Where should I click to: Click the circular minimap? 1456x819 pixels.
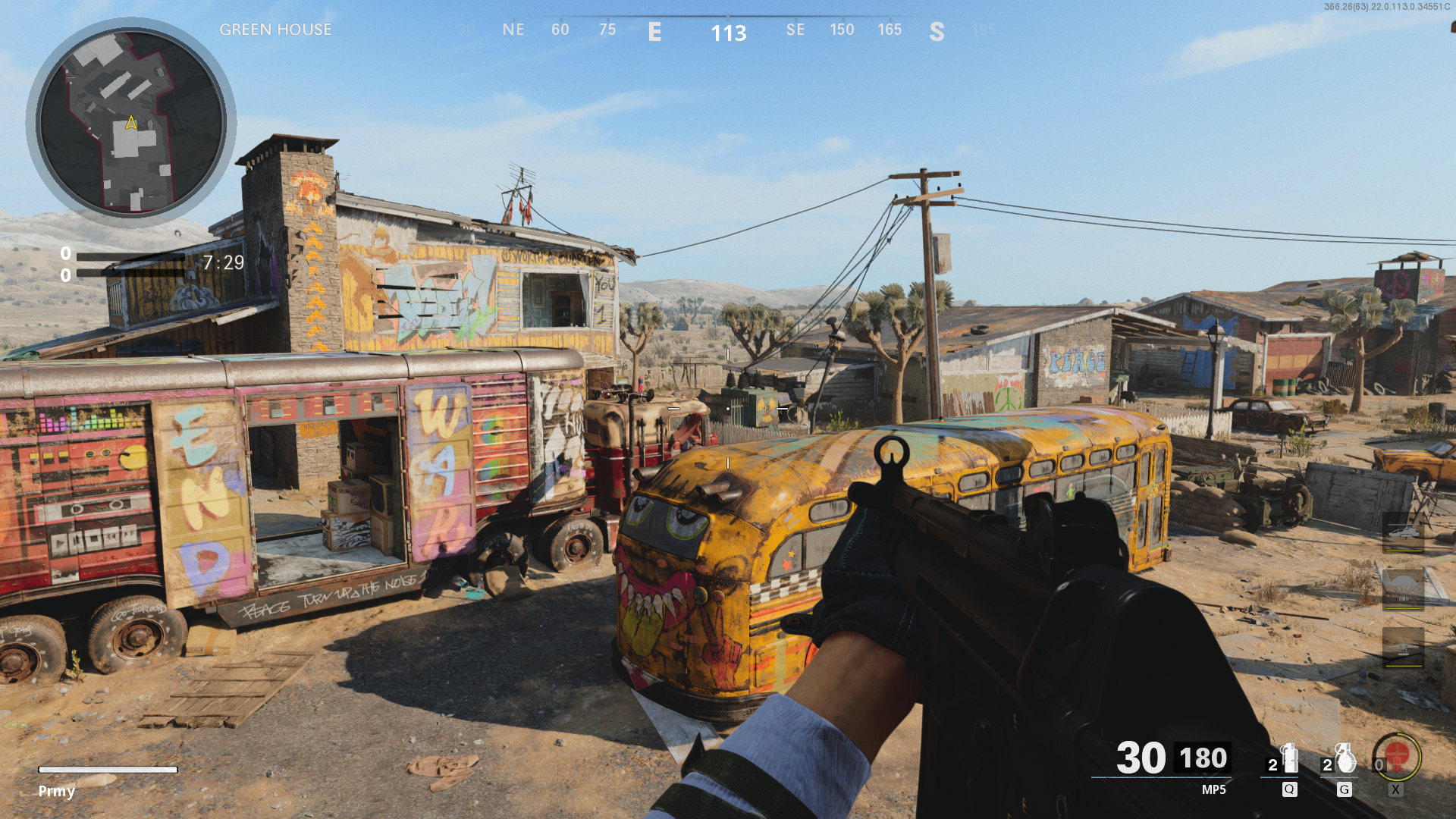[x=131, y=122]
